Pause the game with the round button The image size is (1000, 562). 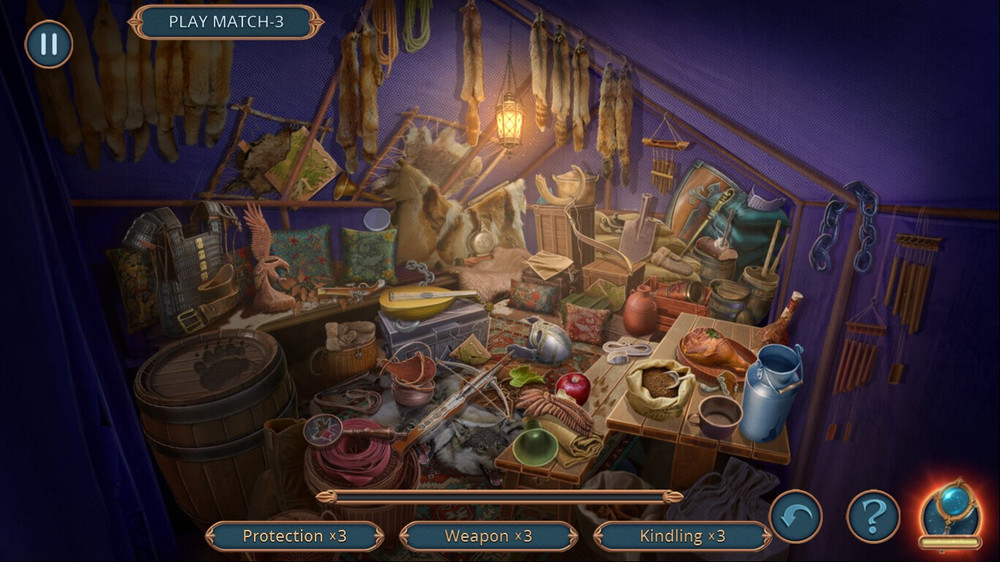48,44
